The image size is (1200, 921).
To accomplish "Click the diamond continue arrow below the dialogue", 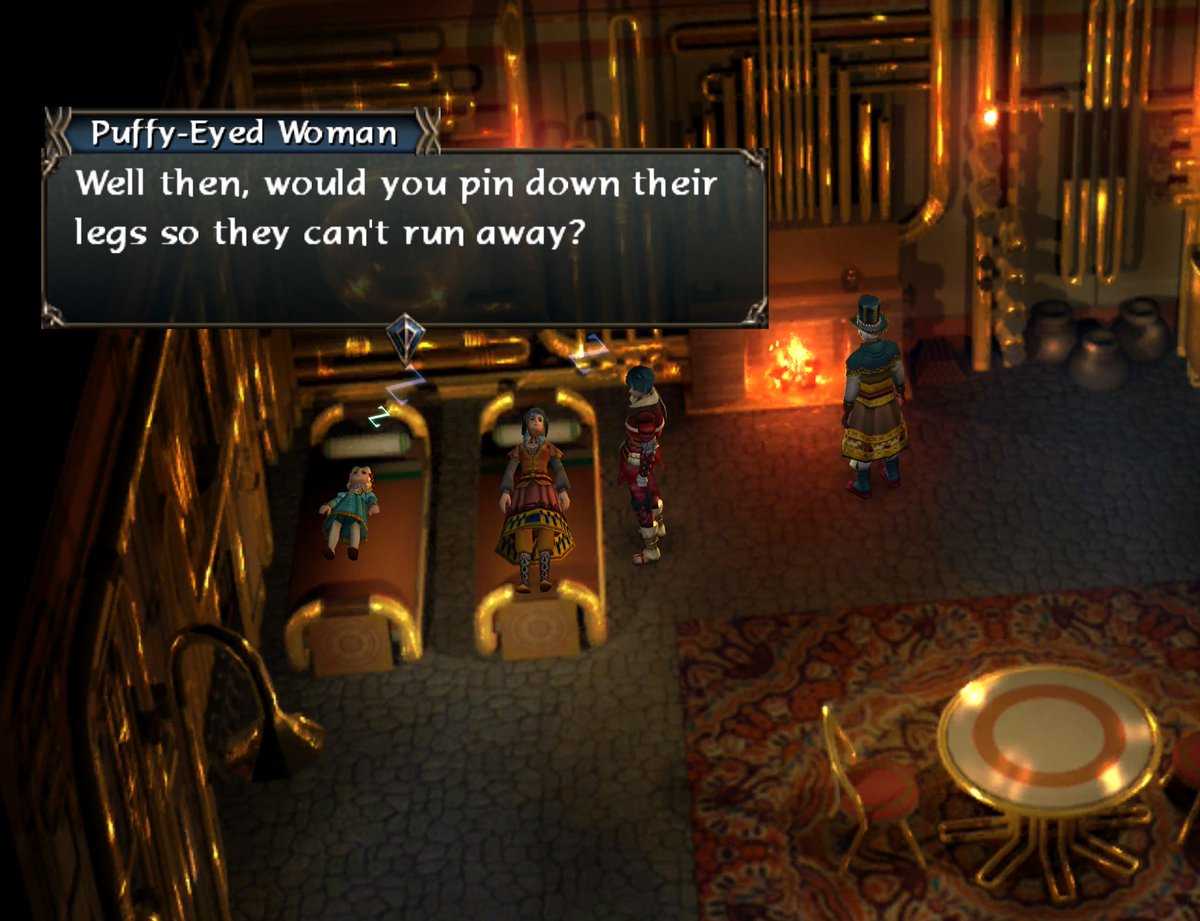I will (x=406, y=336).
